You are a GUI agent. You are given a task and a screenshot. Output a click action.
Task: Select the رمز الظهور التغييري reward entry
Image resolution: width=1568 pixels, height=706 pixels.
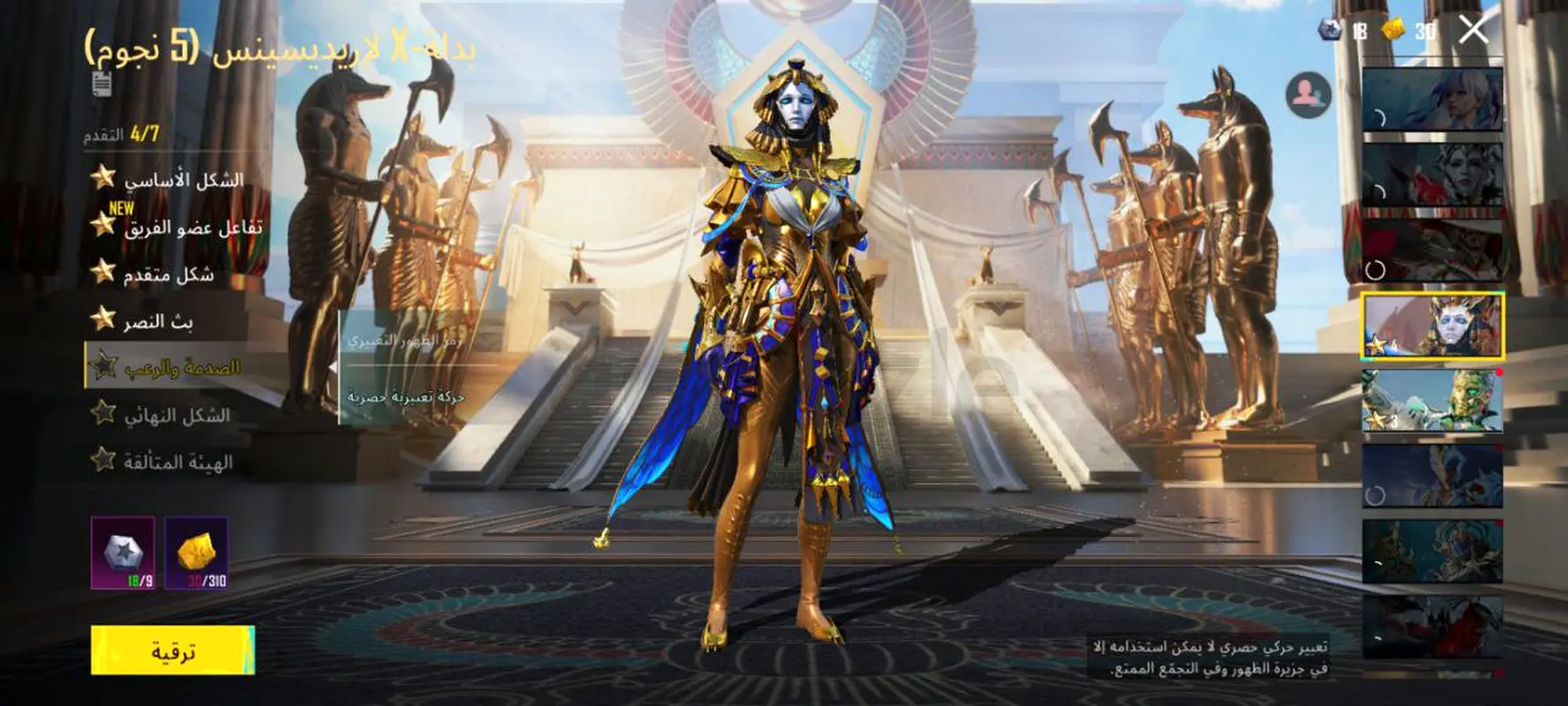[x=406, y=341]
